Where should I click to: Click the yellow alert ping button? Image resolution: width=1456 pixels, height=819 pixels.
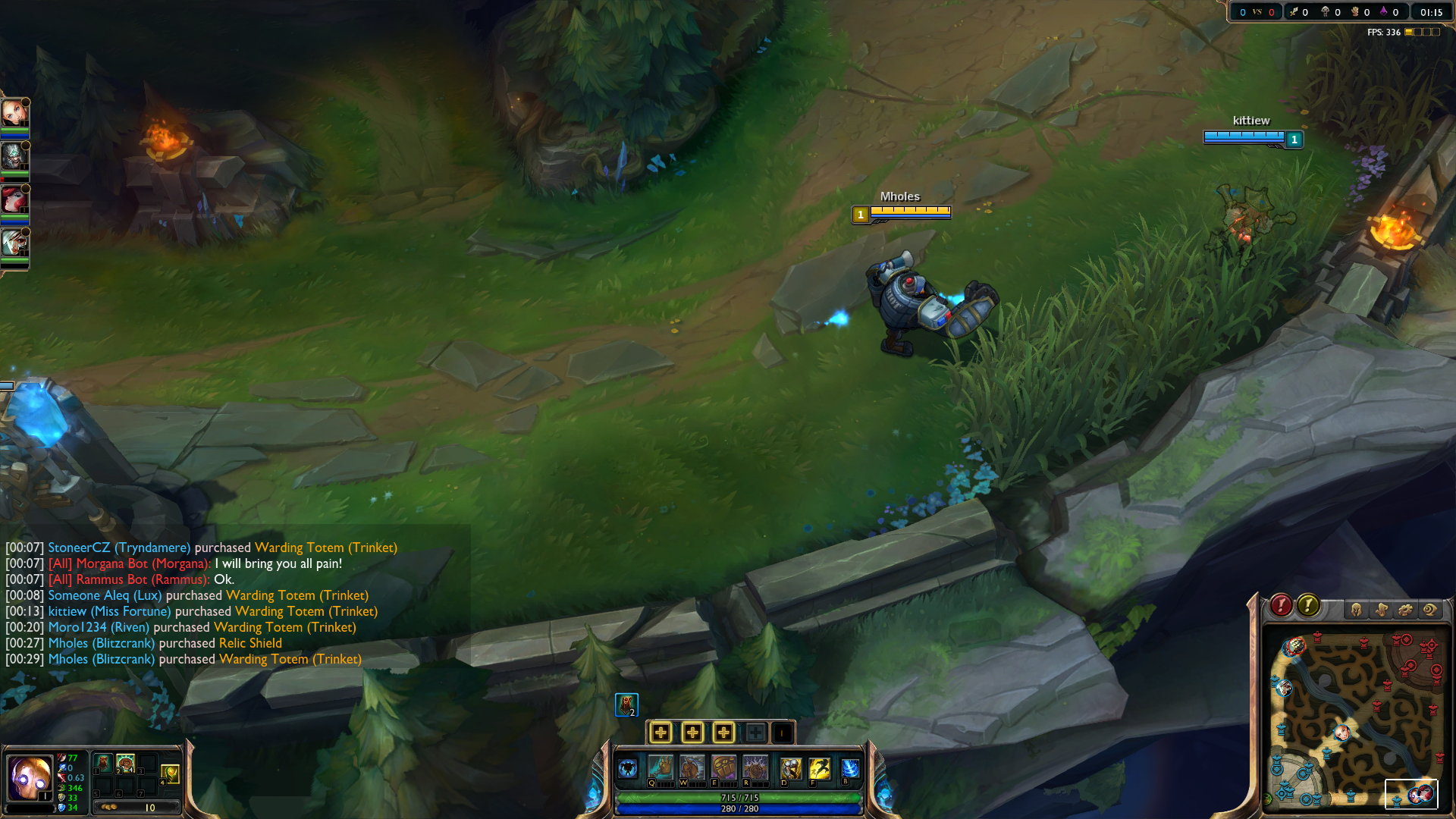(x=1308, y=605)
